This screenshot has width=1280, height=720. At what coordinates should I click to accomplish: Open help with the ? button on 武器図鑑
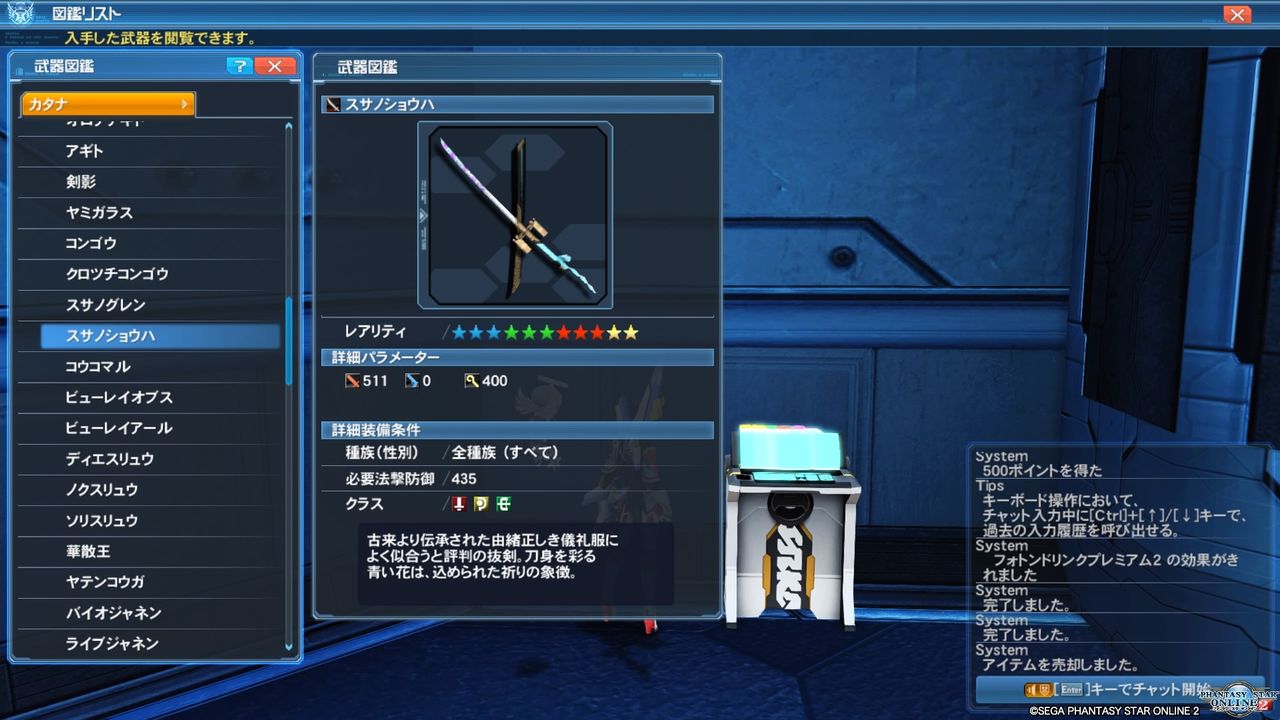(238, 66)
